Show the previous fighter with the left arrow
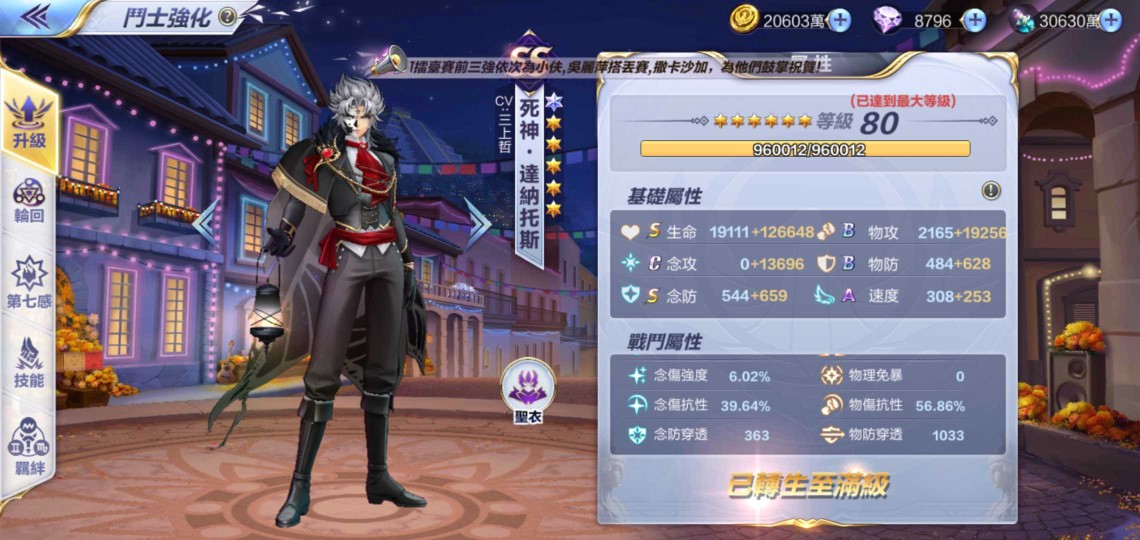Viewport: 1140px width, 540px height. point(205,223)
